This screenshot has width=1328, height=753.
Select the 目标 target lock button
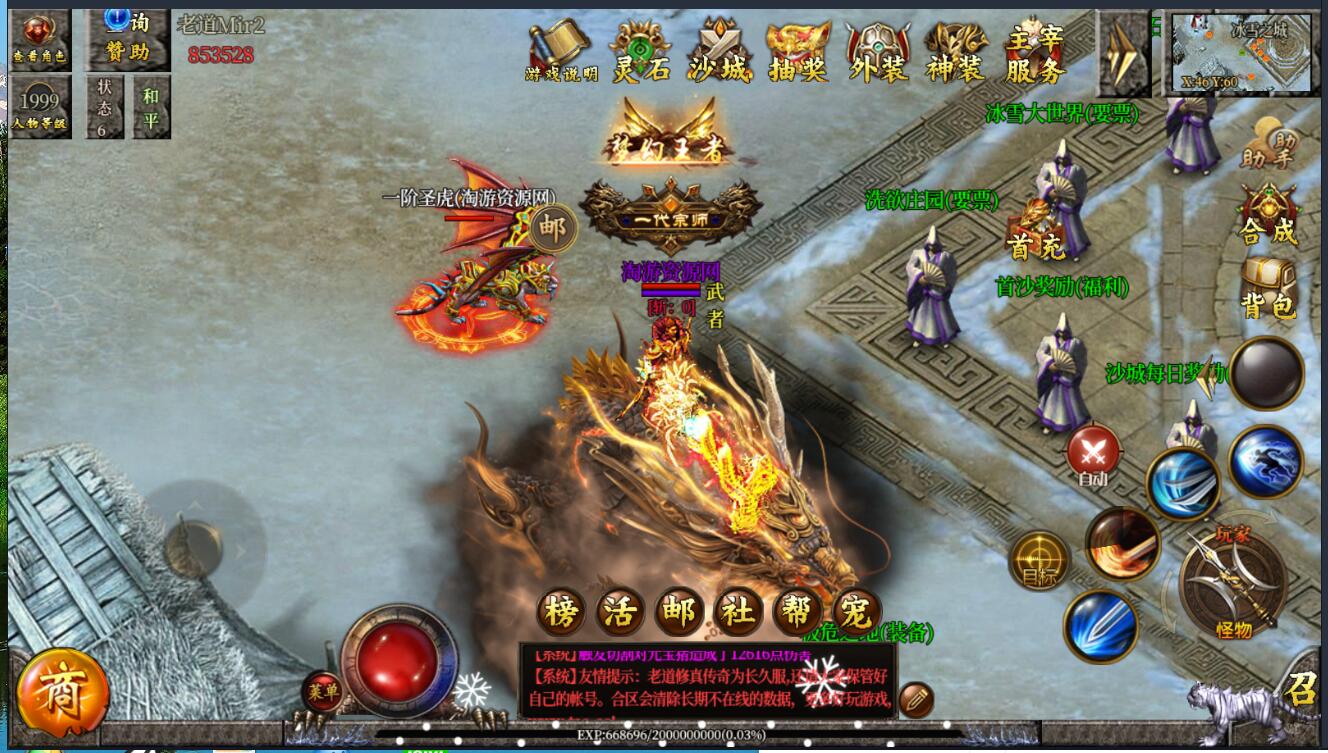coord(1038,560)
